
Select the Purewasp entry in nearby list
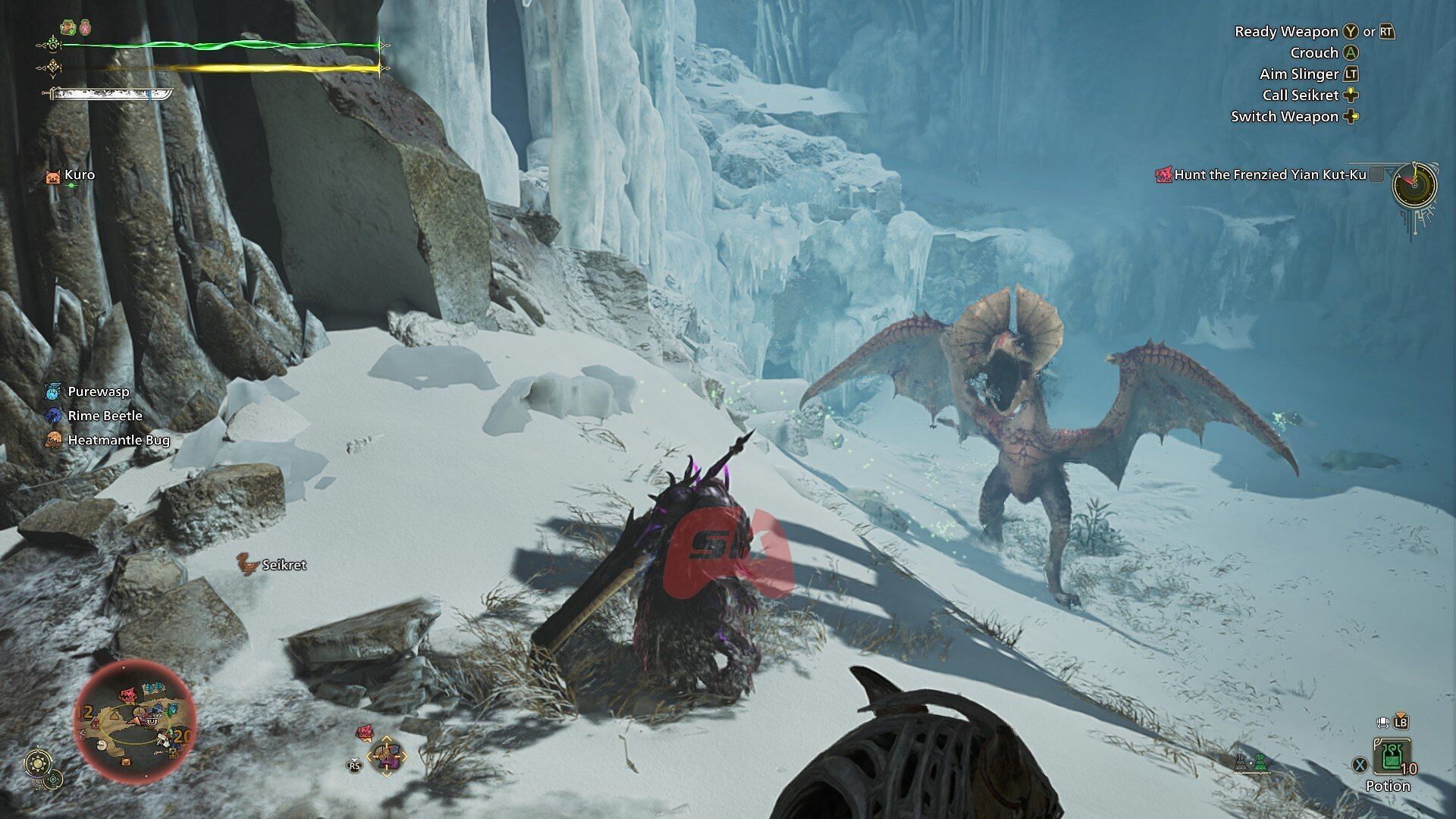(x=98, y=392)
